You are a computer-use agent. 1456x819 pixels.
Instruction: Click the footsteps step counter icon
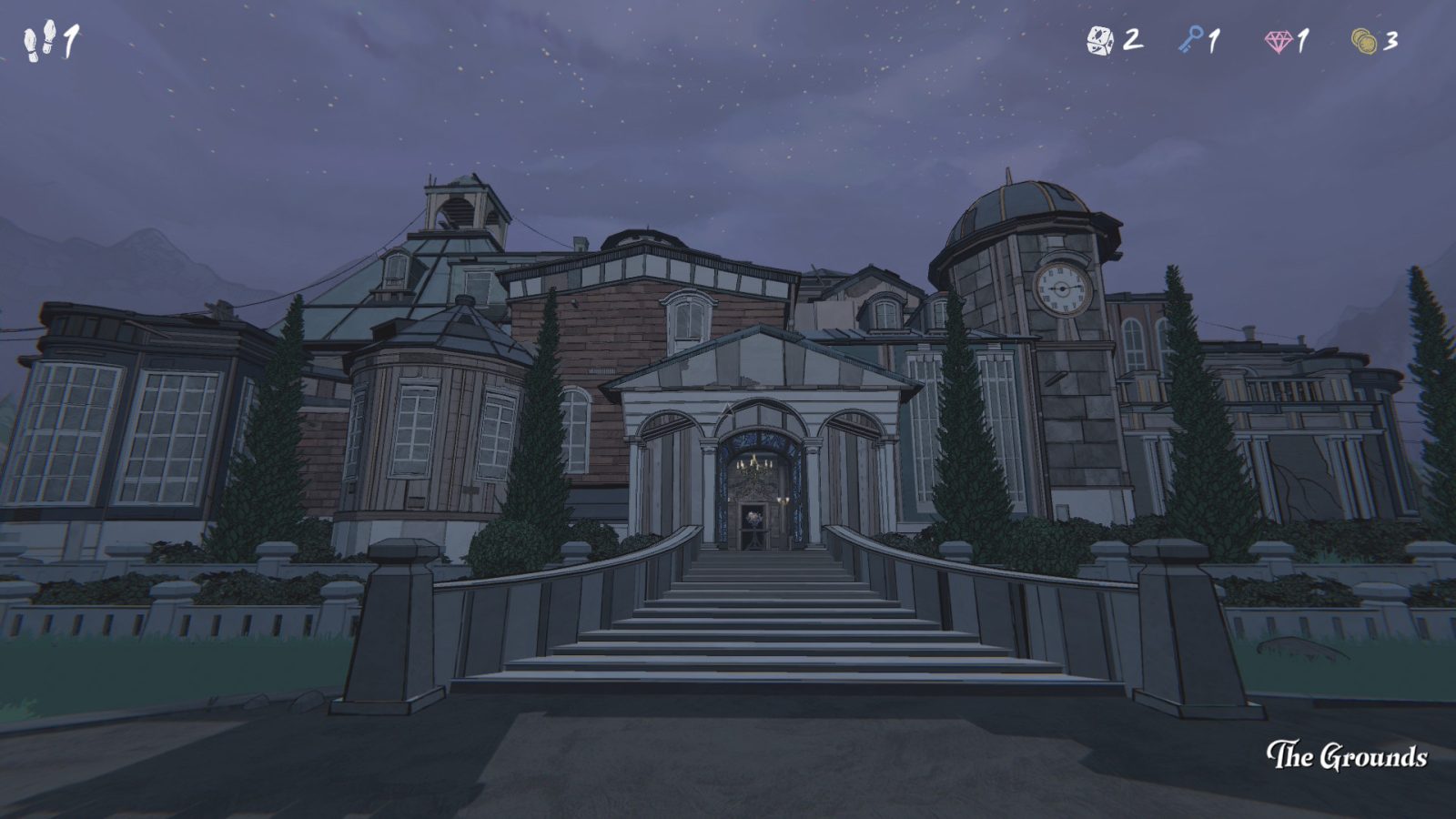point(40,42)
